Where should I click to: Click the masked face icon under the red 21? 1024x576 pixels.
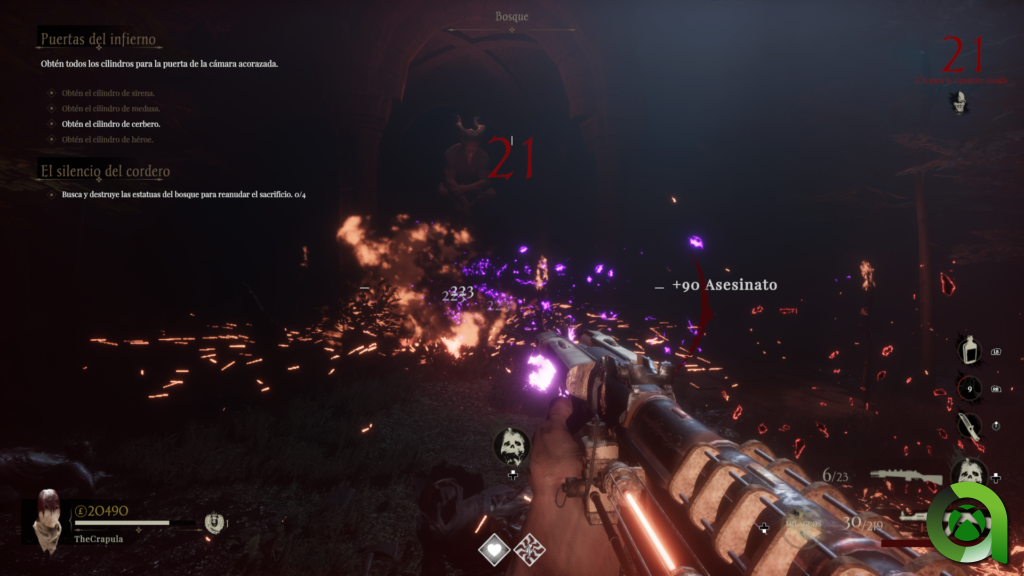(x=960, y=101)
